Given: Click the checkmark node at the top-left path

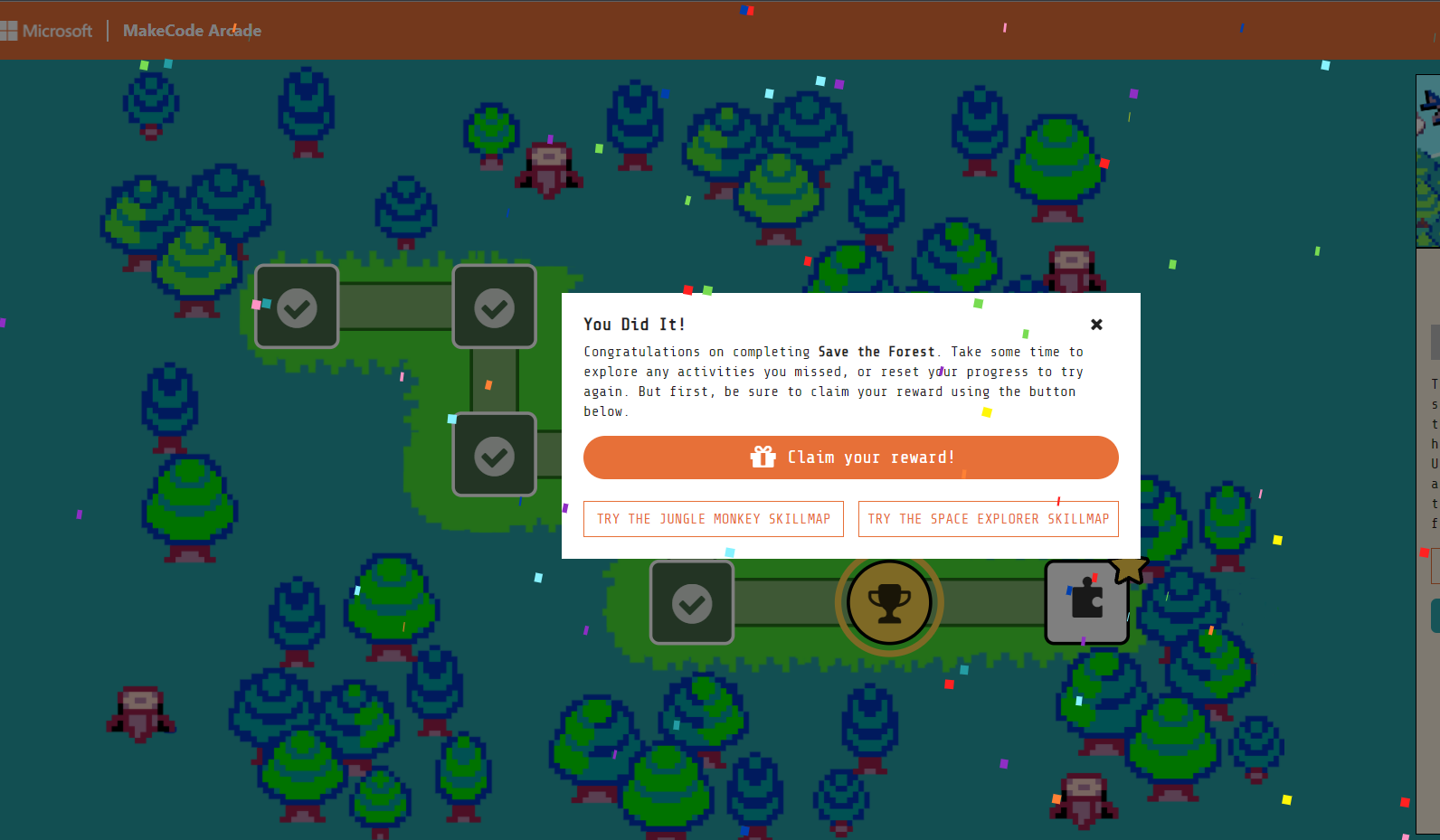Looking at the screenshot, I should (x=297, y=307).
